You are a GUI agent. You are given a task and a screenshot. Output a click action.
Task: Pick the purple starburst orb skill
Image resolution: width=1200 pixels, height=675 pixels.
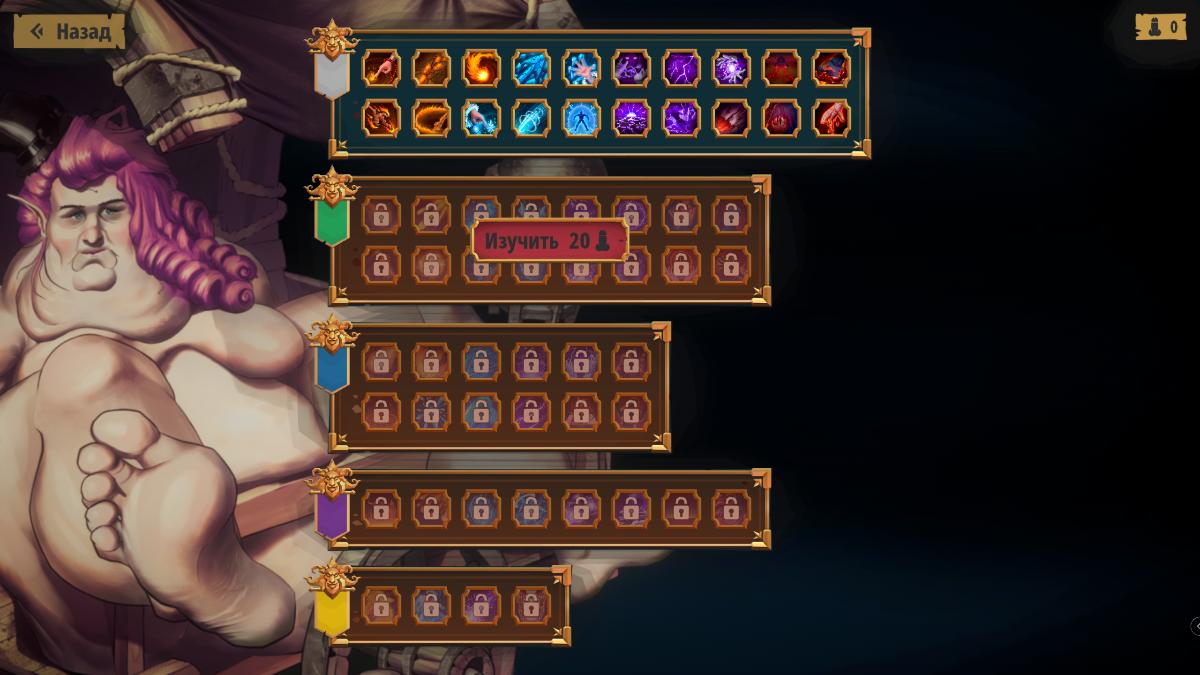pos(731,69)
